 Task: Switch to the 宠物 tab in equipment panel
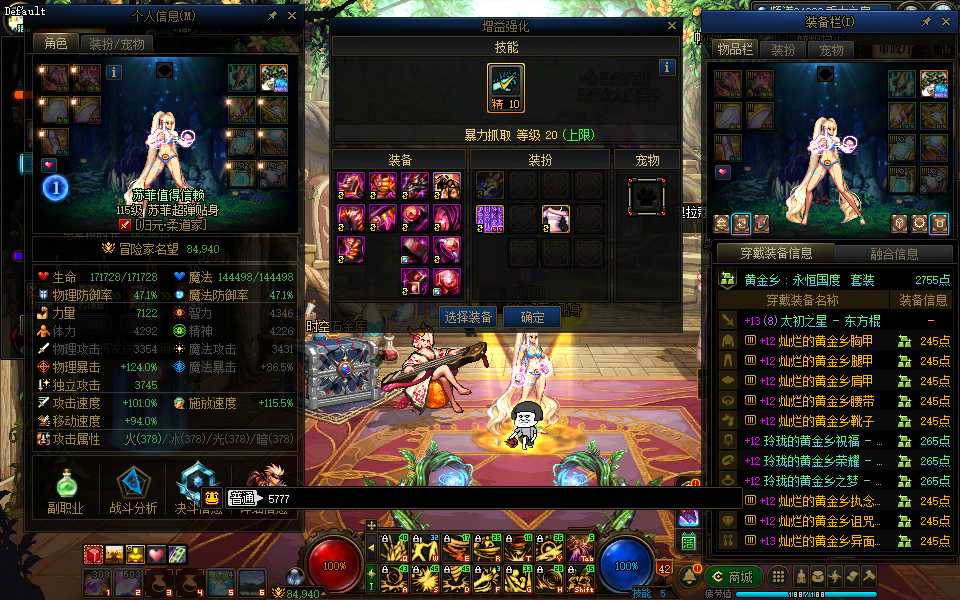click(831, 50)
